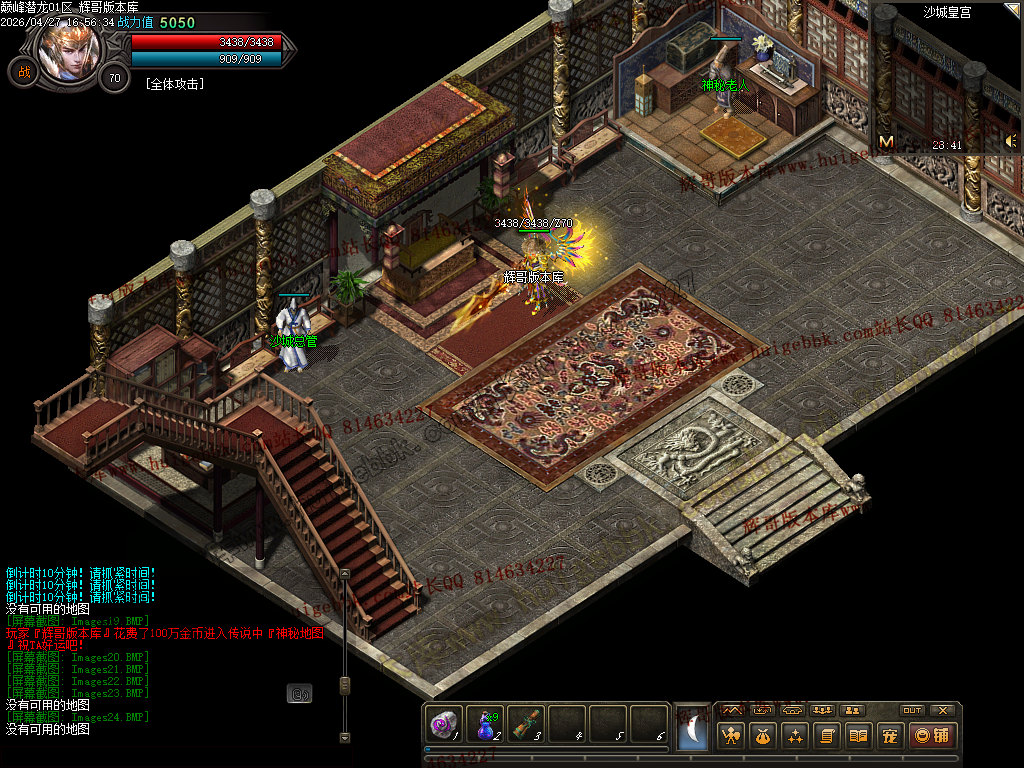Change the 全体攻击 attack mode label

[x=175, y=85]
